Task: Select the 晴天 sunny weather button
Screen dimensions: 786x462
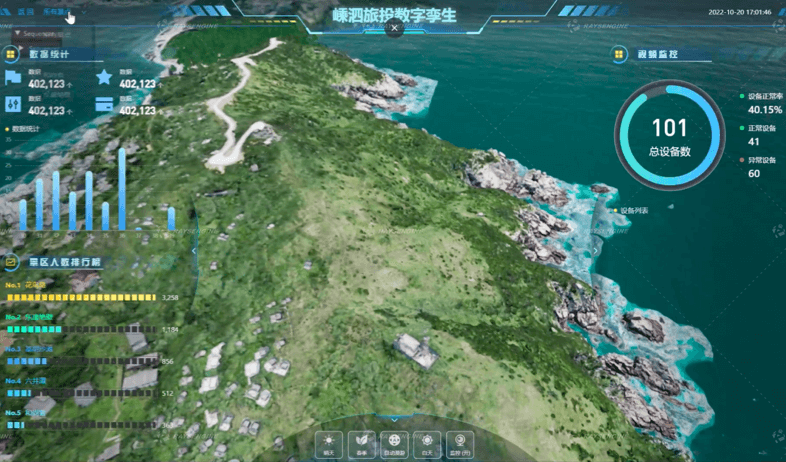Action: click(x=329, y=441)
